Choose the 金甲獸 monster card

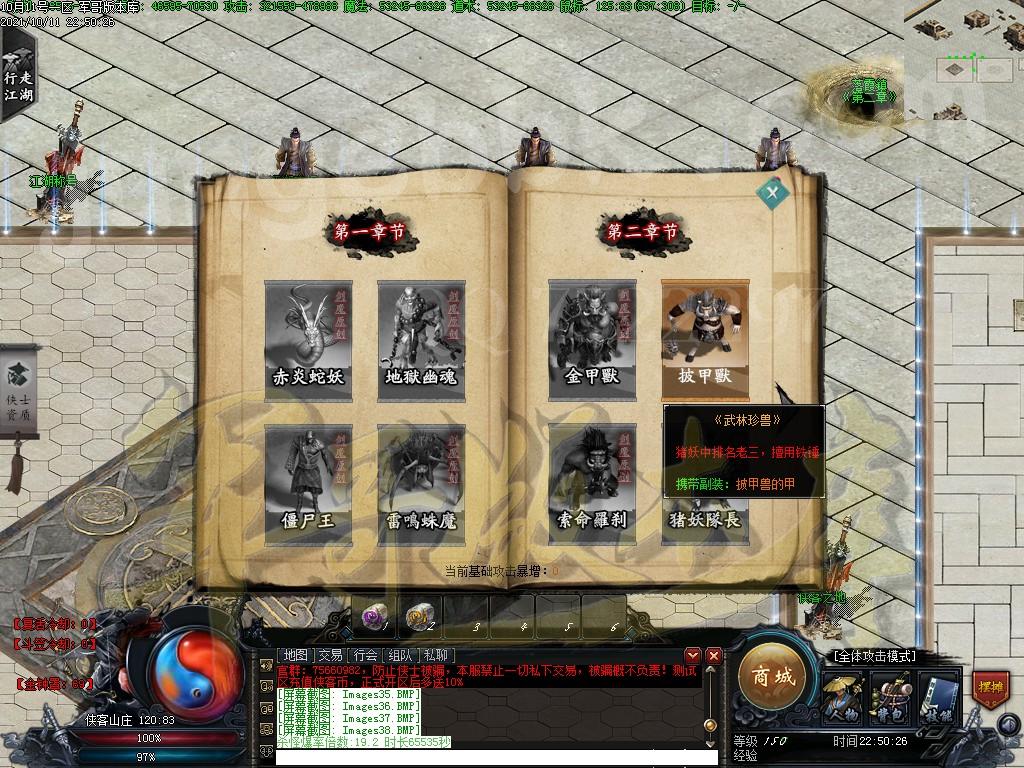(x=592, y=337)
